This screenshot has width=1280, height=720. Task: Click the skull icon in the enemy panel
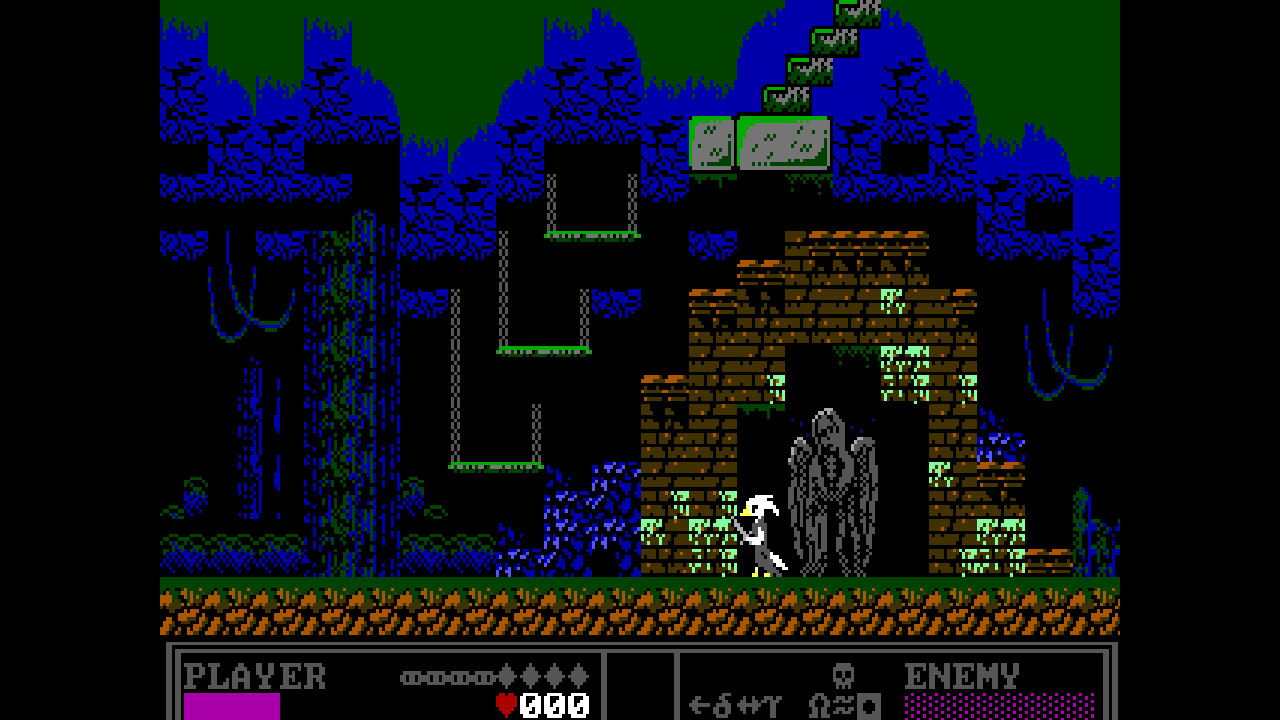842,675
